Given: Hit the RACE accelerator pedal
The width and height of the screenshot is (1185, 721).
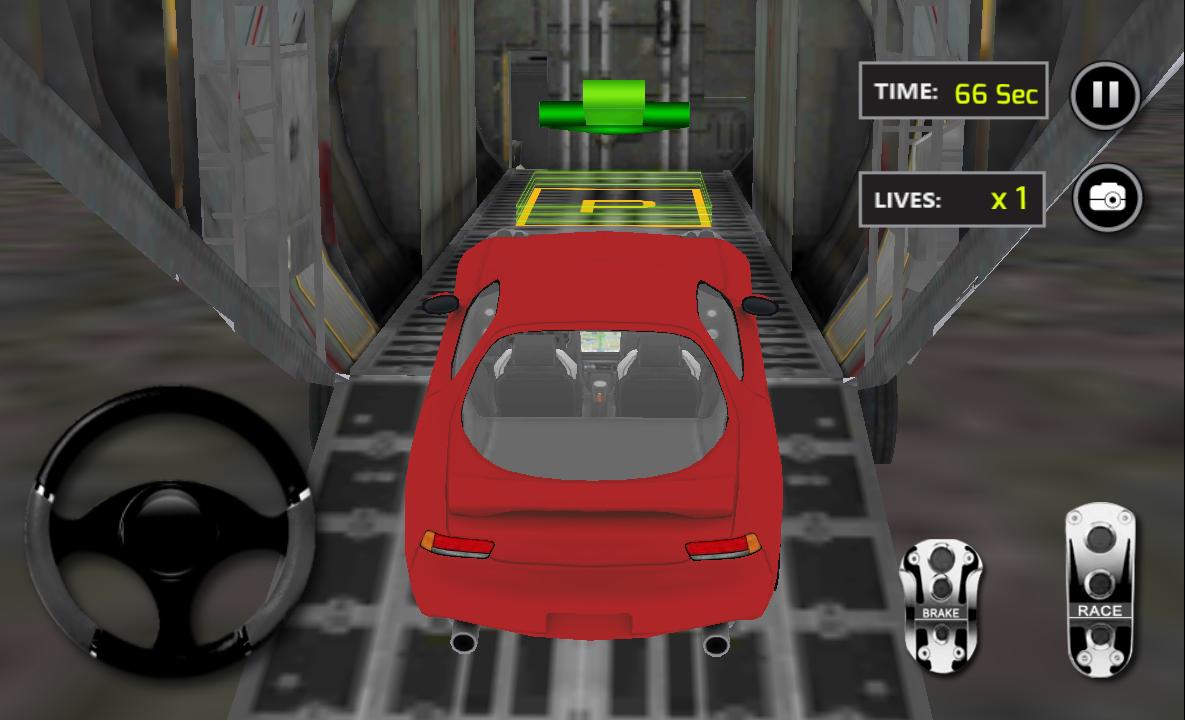Looking at the screenshot, I should click(x=1099, y=590).
